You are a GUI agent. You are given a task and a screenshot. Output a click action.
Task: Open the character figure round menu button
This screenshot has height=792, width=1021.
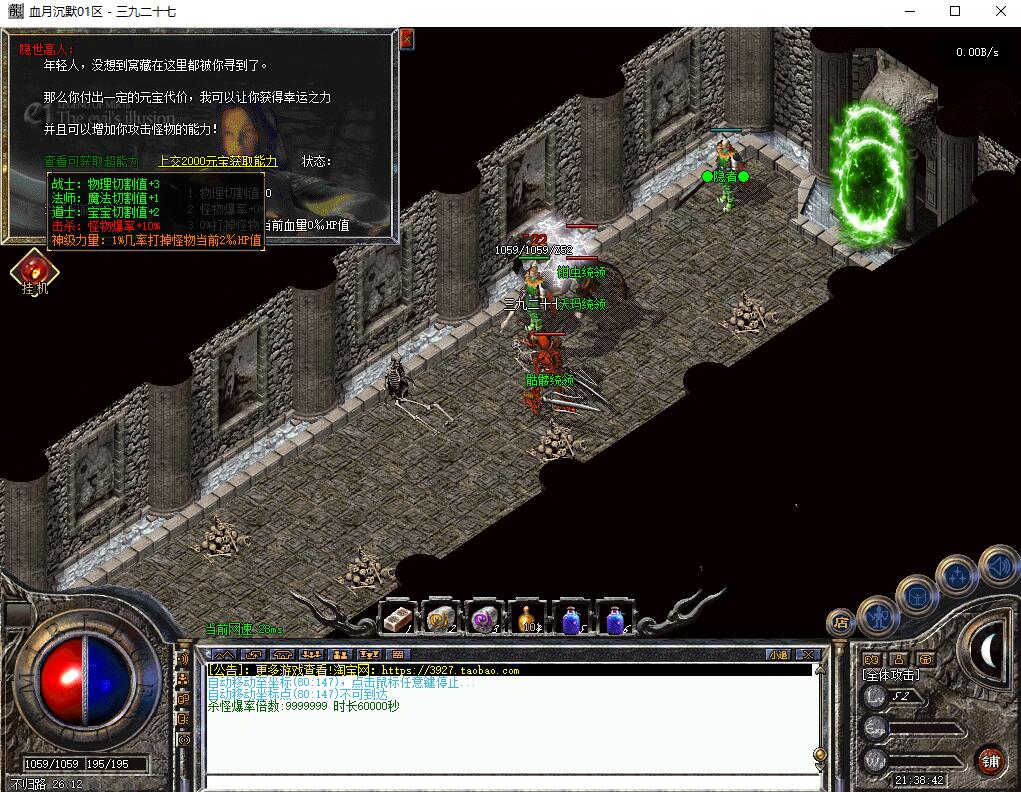[877, 616]
